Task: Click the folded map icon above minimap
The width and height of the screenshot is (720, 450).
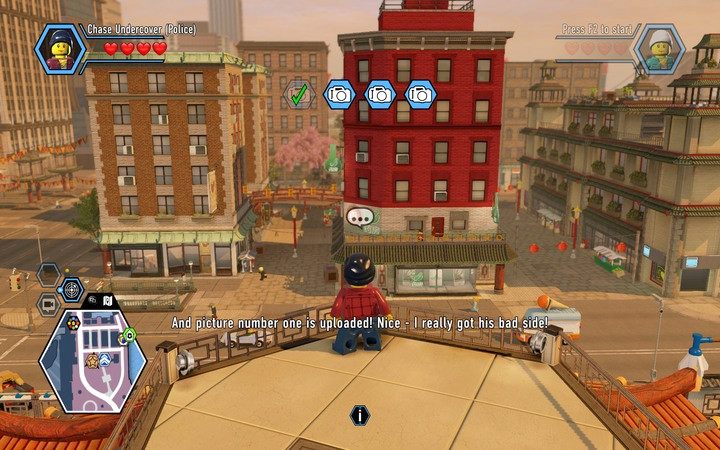Action: pos(108,299)
